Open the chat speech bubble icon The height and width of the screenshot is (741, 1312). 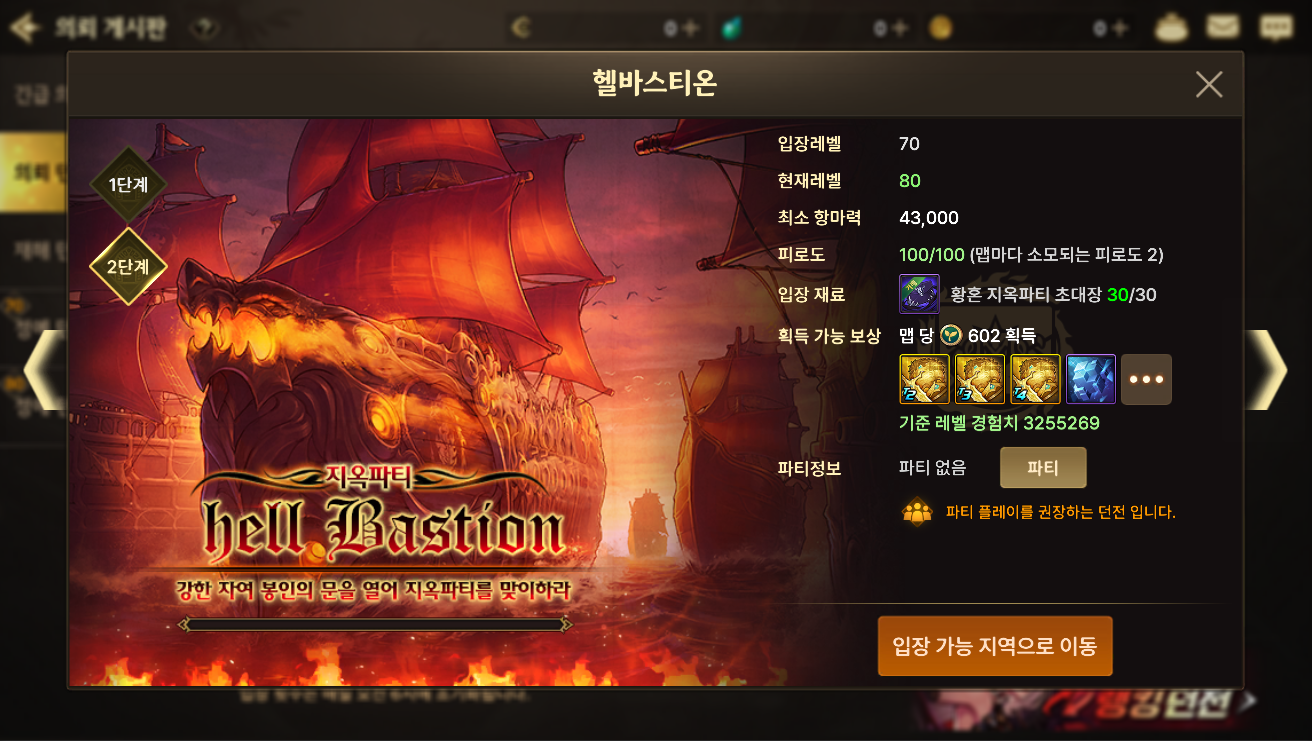[x=1275, y=27]
